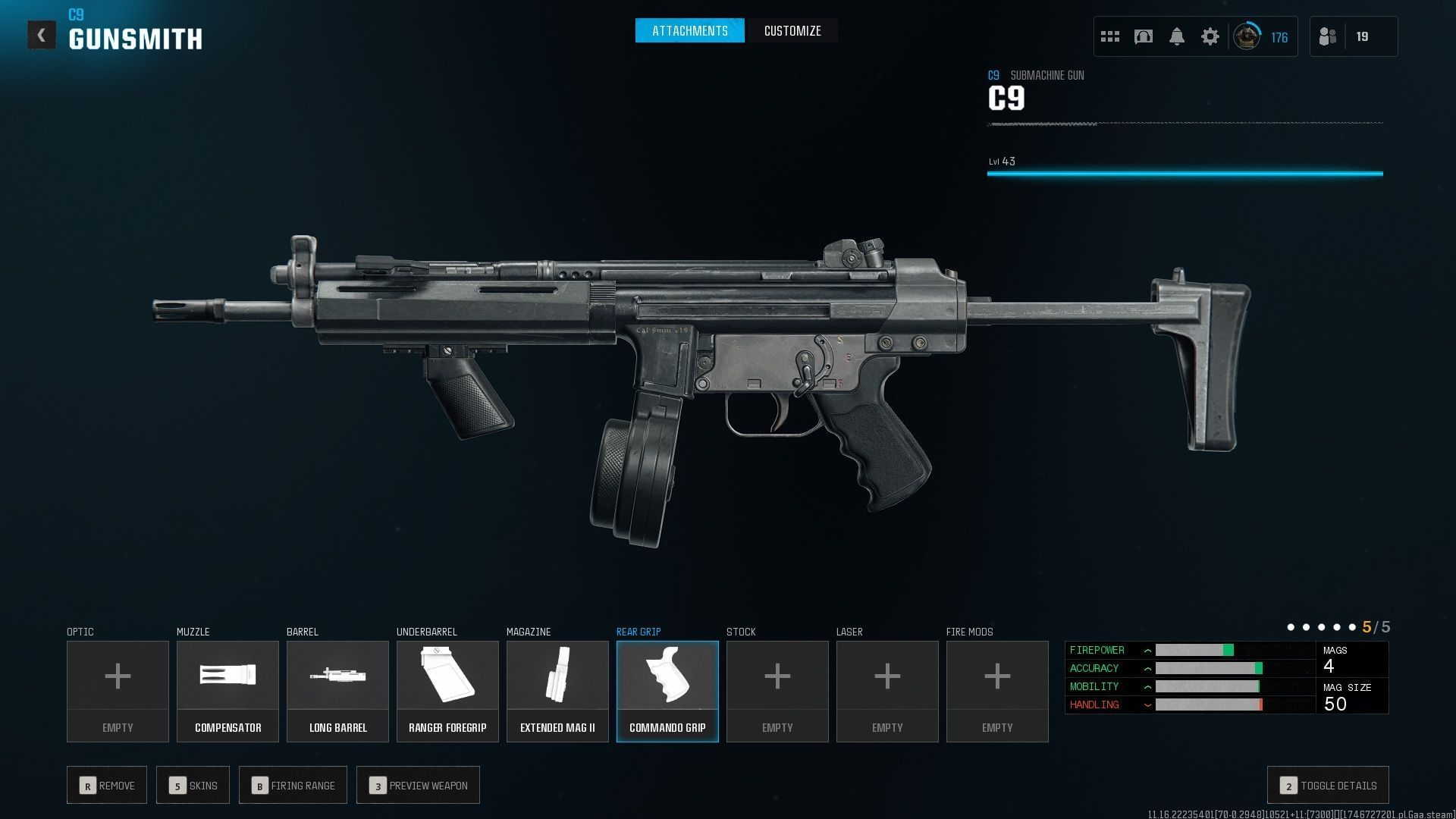Image resolution: width=1456 pixels, height=819 pixels.
Task: Open the empty Fire Mods slot
Action: [997, 691]
